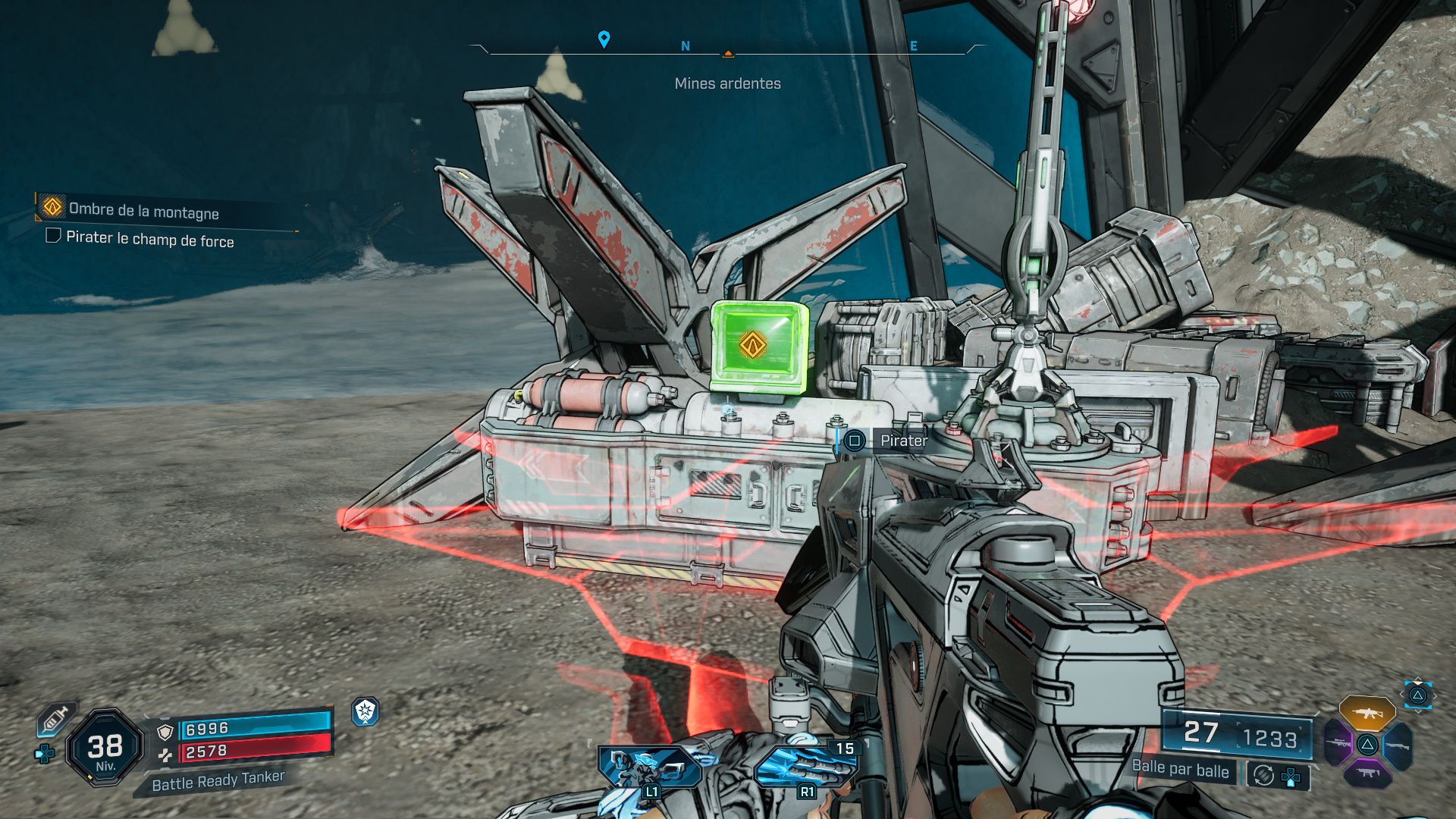1456x819 pixels.
Task: Switch the Balle par balle fire mode
Action: point(1180,770)
